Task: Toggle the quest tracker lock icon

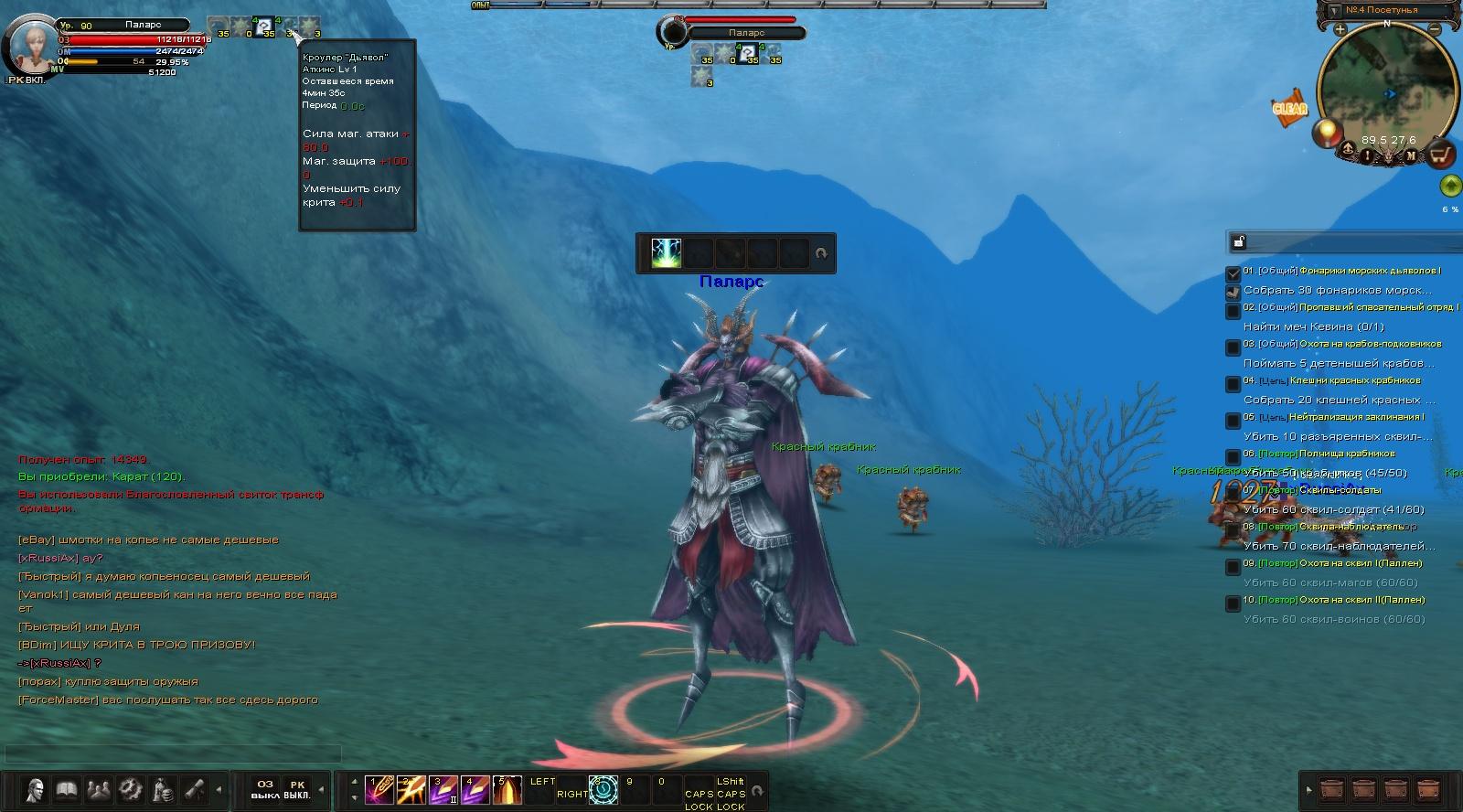Action: click(1239, 241)
